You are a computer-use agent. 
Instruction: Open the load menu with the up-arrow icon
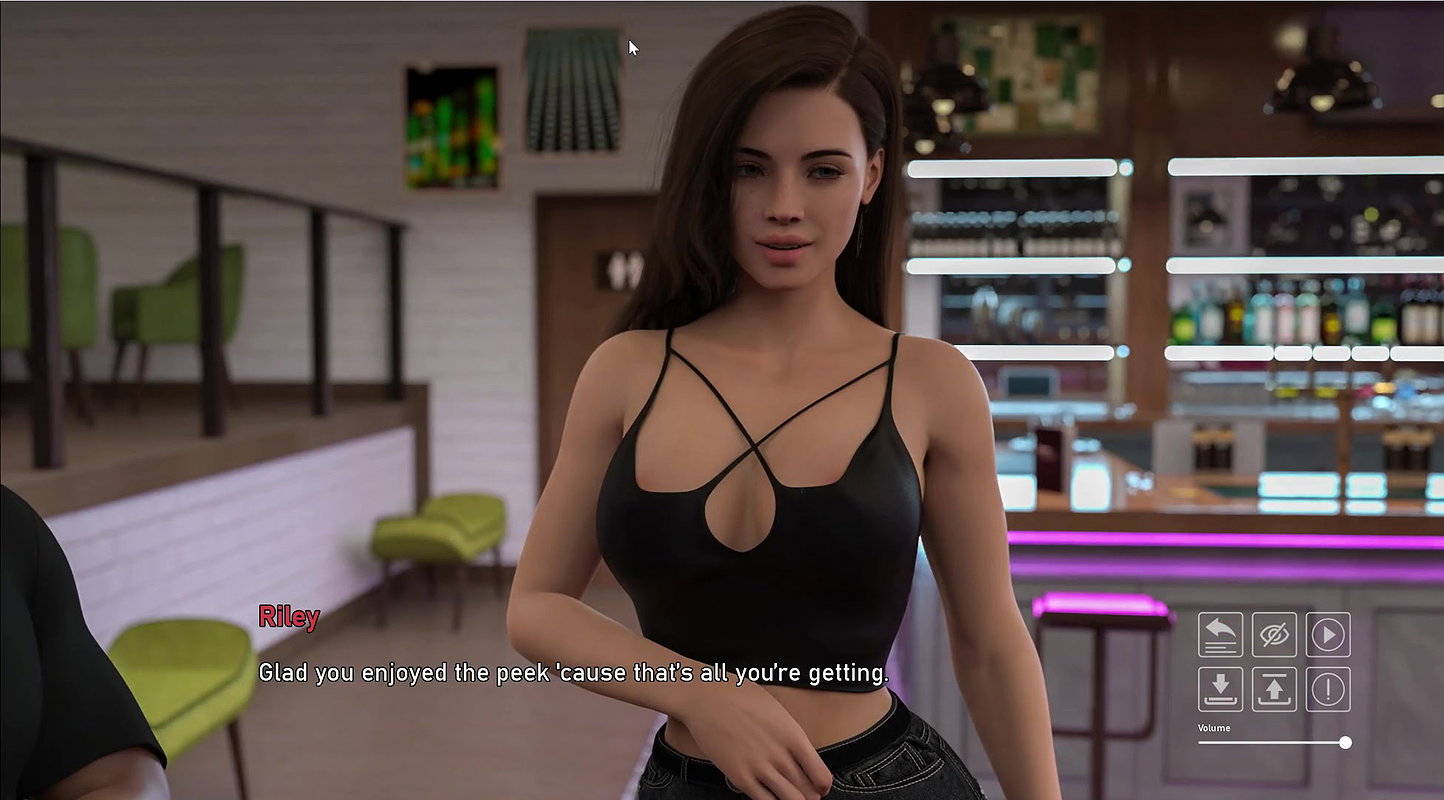[1274, 689]
